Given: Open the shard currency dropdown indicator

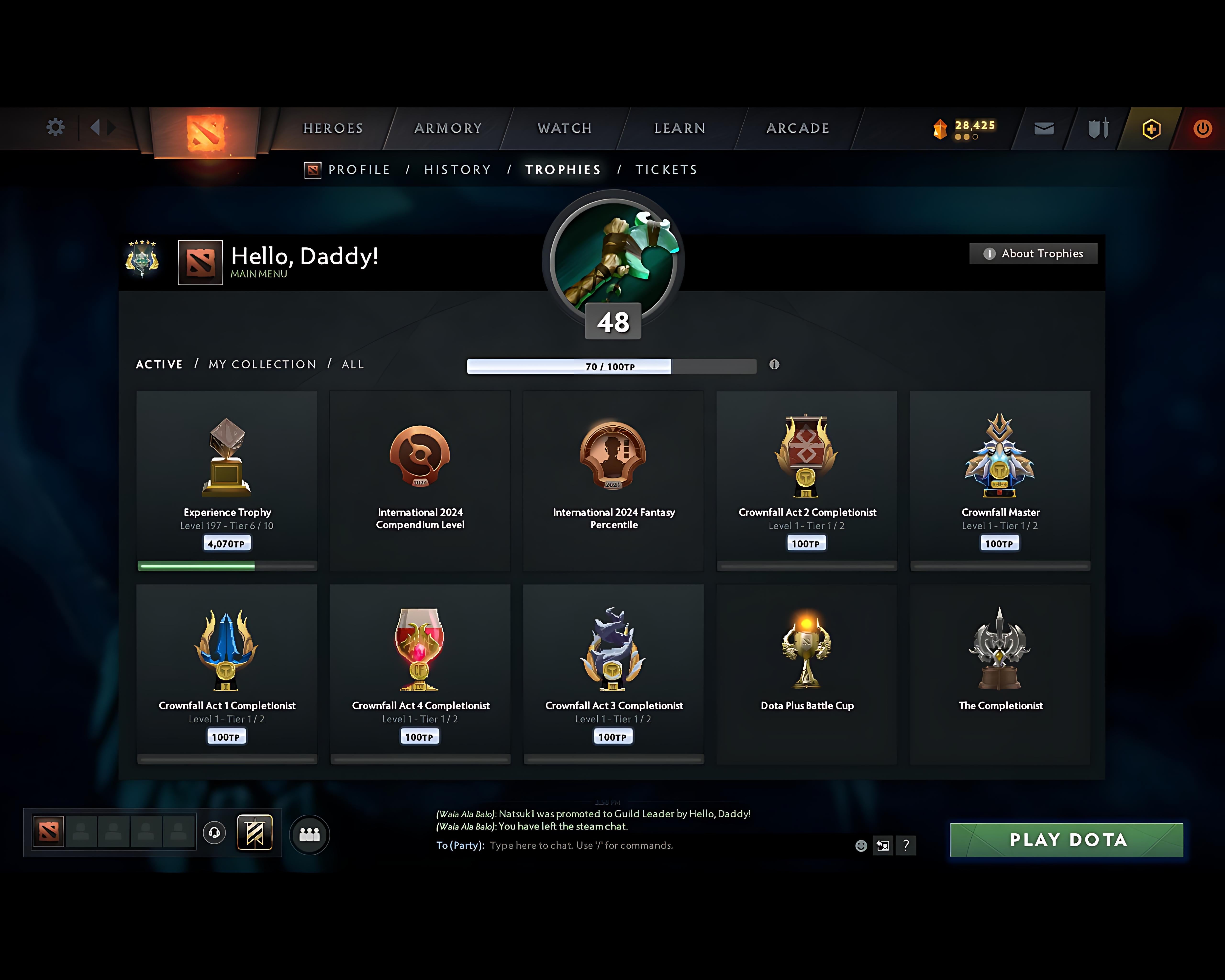Looking at the screenshot, I should (x=966, y=136).
